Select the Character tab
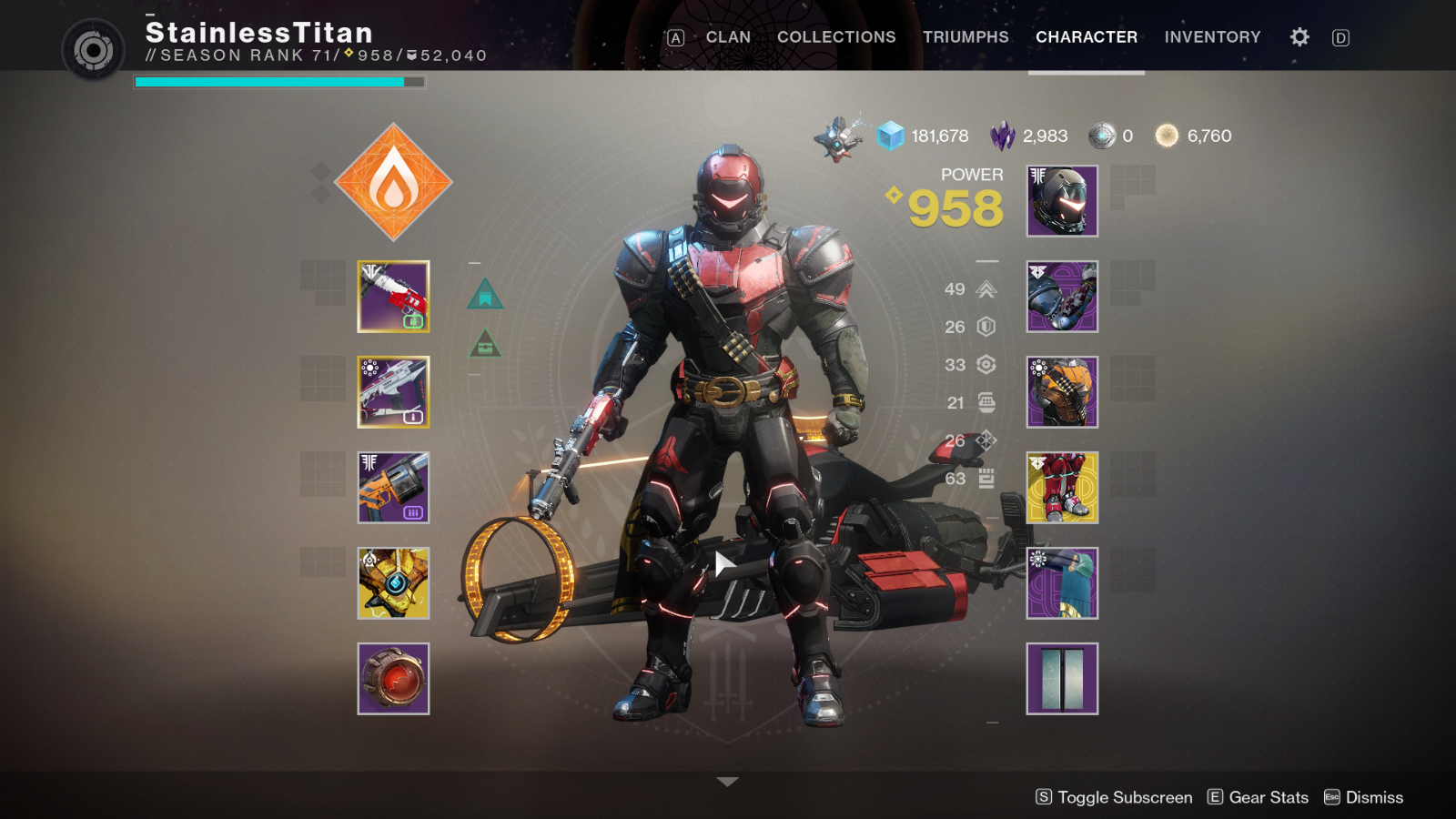This screenshot has width=1456, height=819. coord(1087,37)
